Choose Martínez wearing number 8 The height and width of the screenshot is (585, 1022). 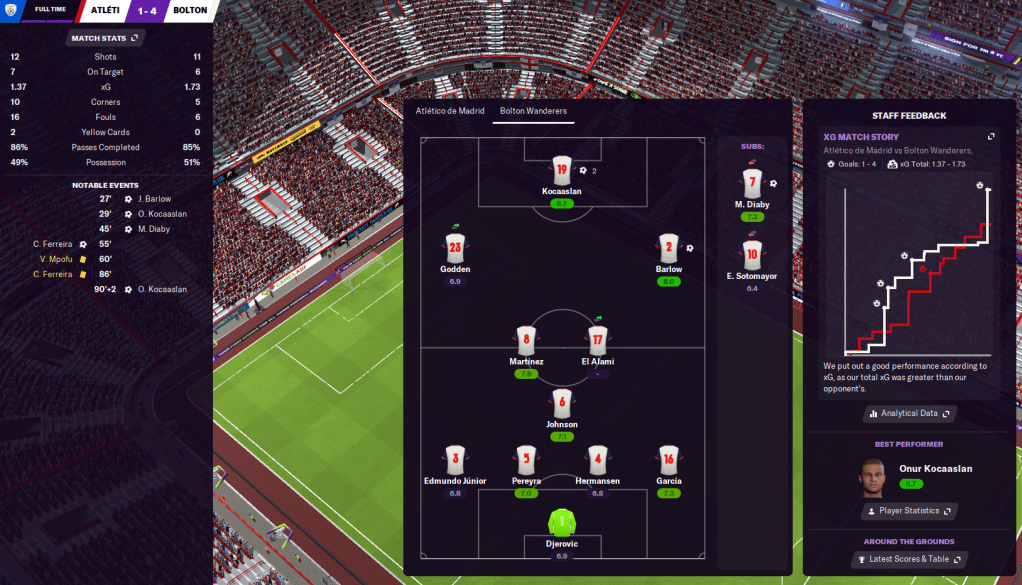tap(527, 340)
